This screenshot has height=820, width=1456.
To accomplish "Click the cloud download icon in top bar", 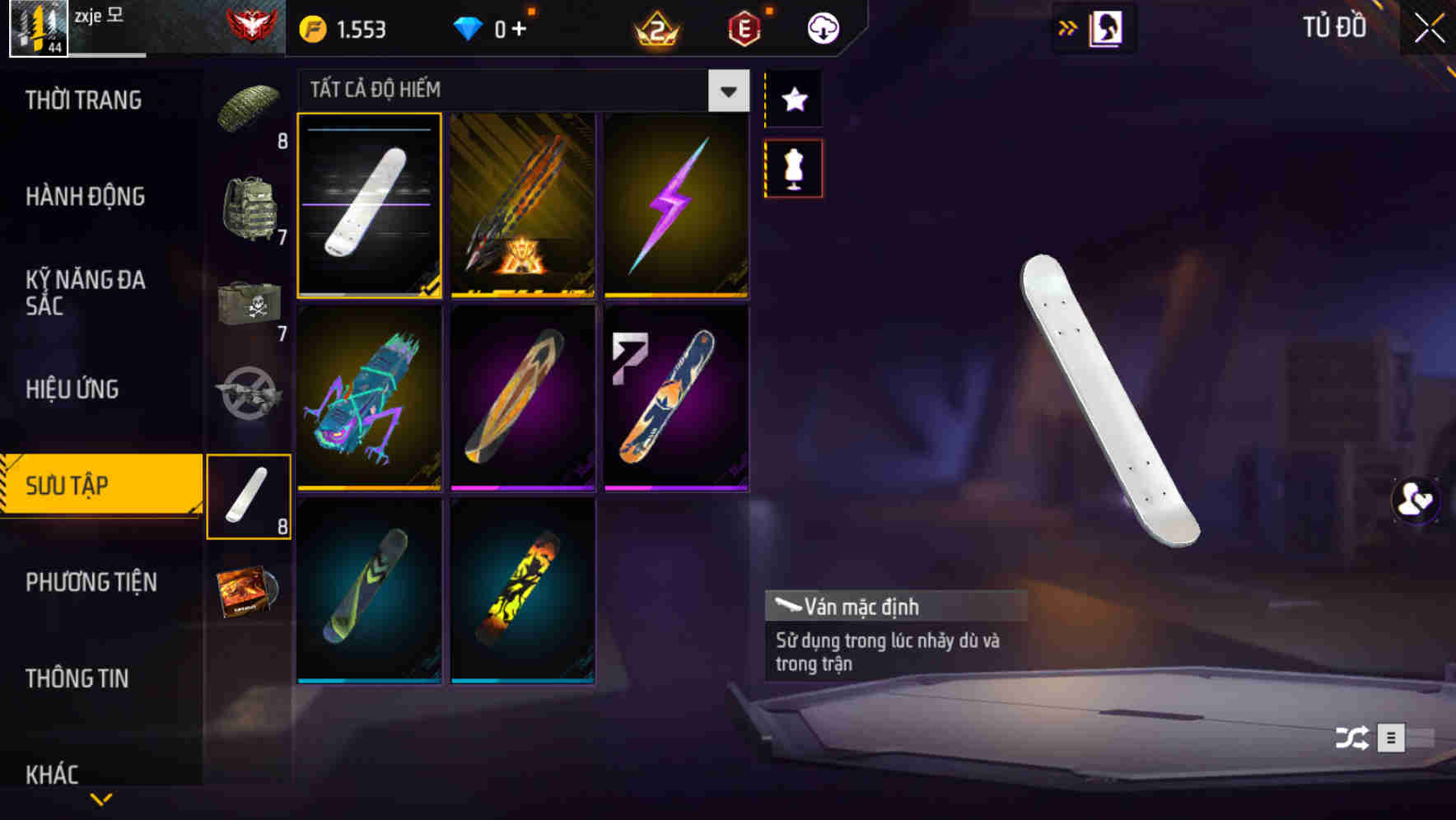I will point(823,27).
